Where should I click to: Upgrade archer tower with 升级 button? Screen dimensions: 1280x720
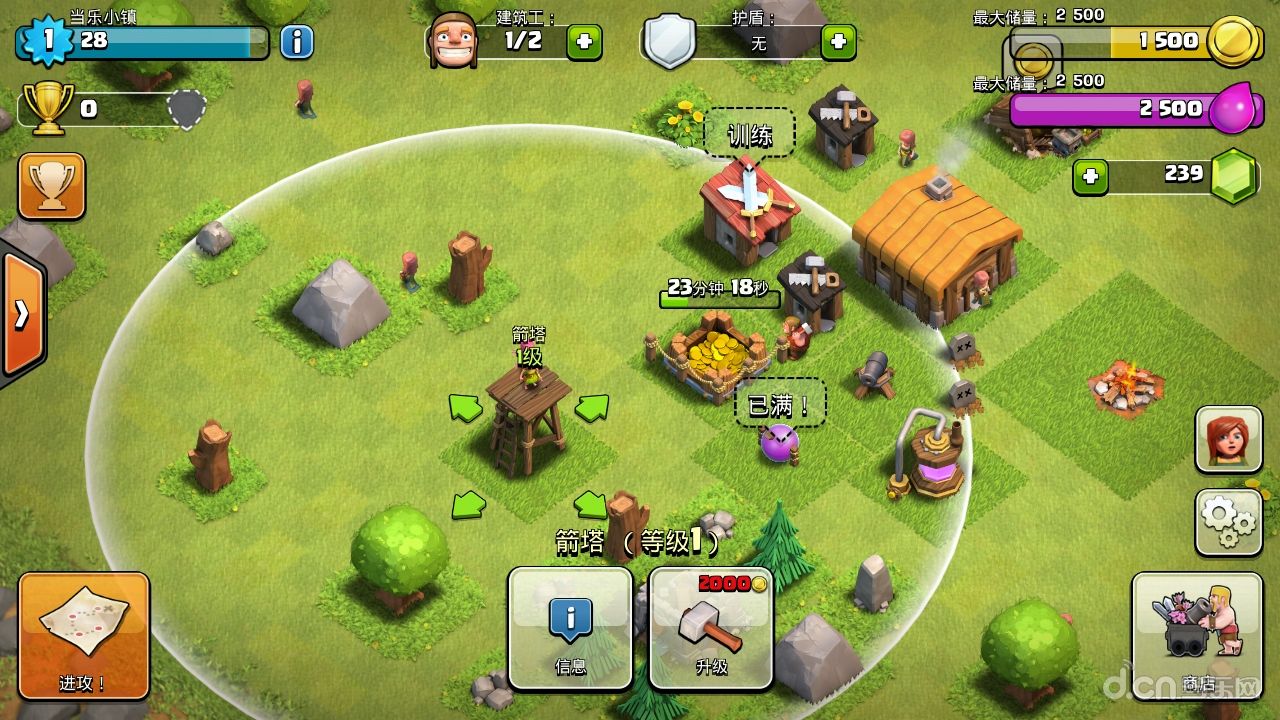tap(711, 628)
